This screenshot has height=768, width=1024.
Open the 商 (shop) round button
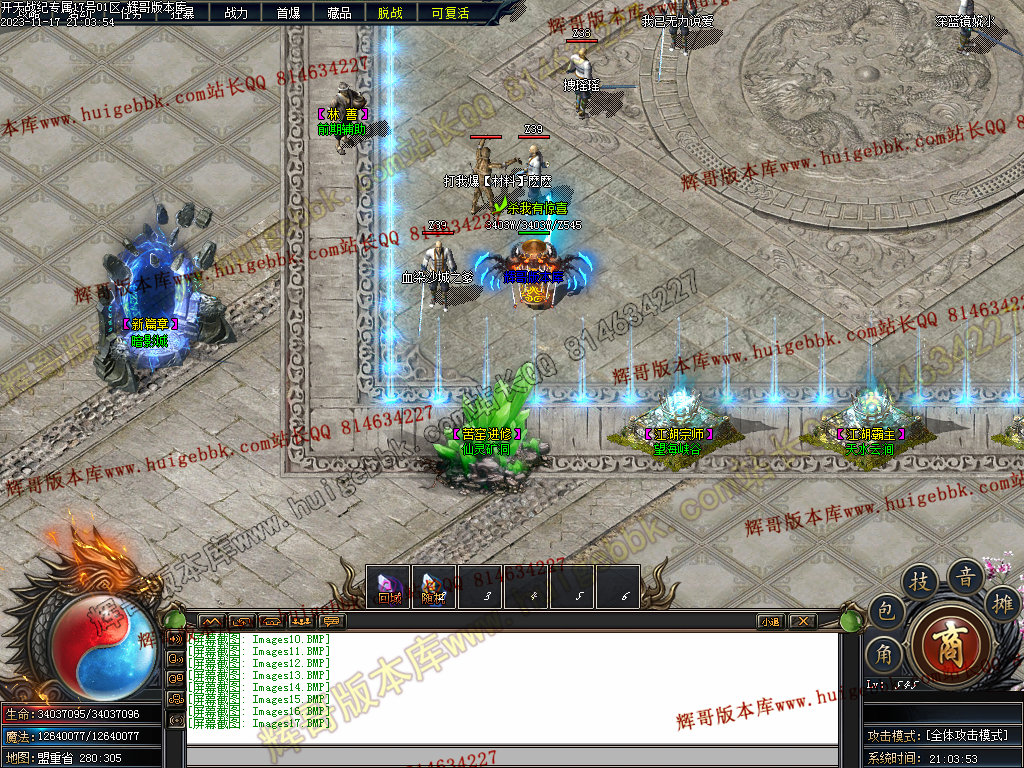(x=950, y=642)
